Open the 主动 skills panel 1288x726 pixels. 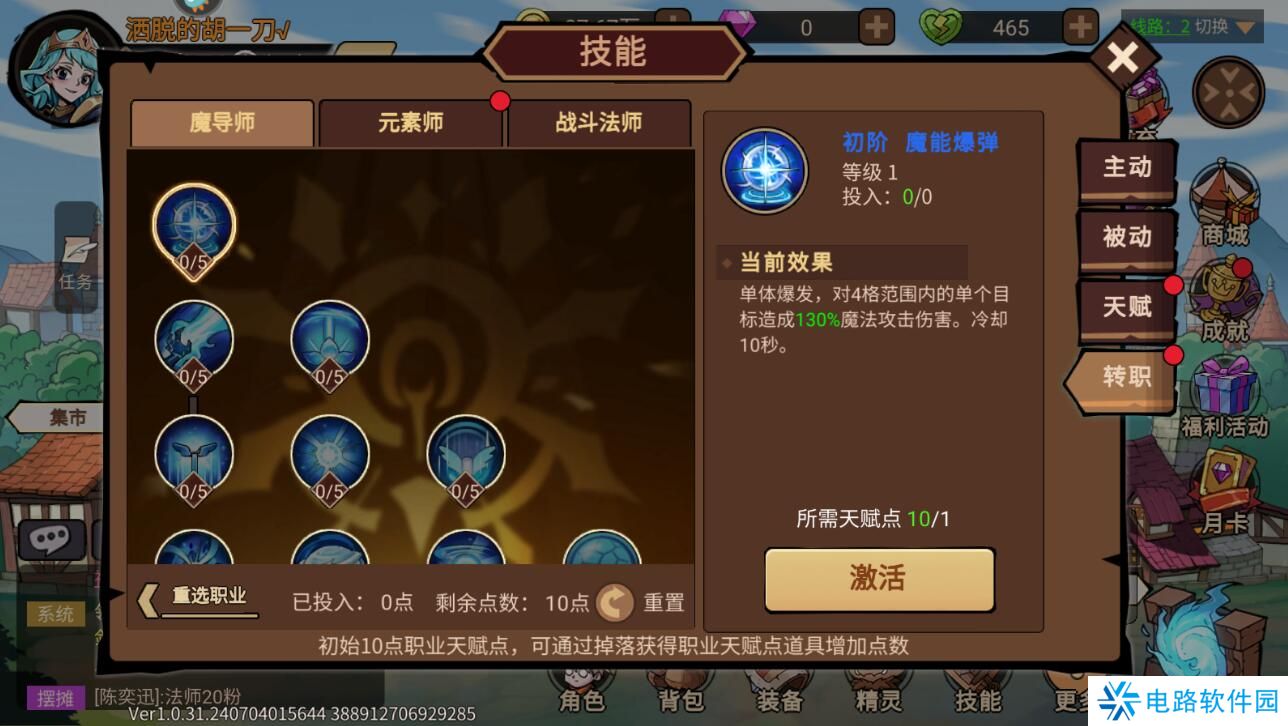click(1126, 169)
